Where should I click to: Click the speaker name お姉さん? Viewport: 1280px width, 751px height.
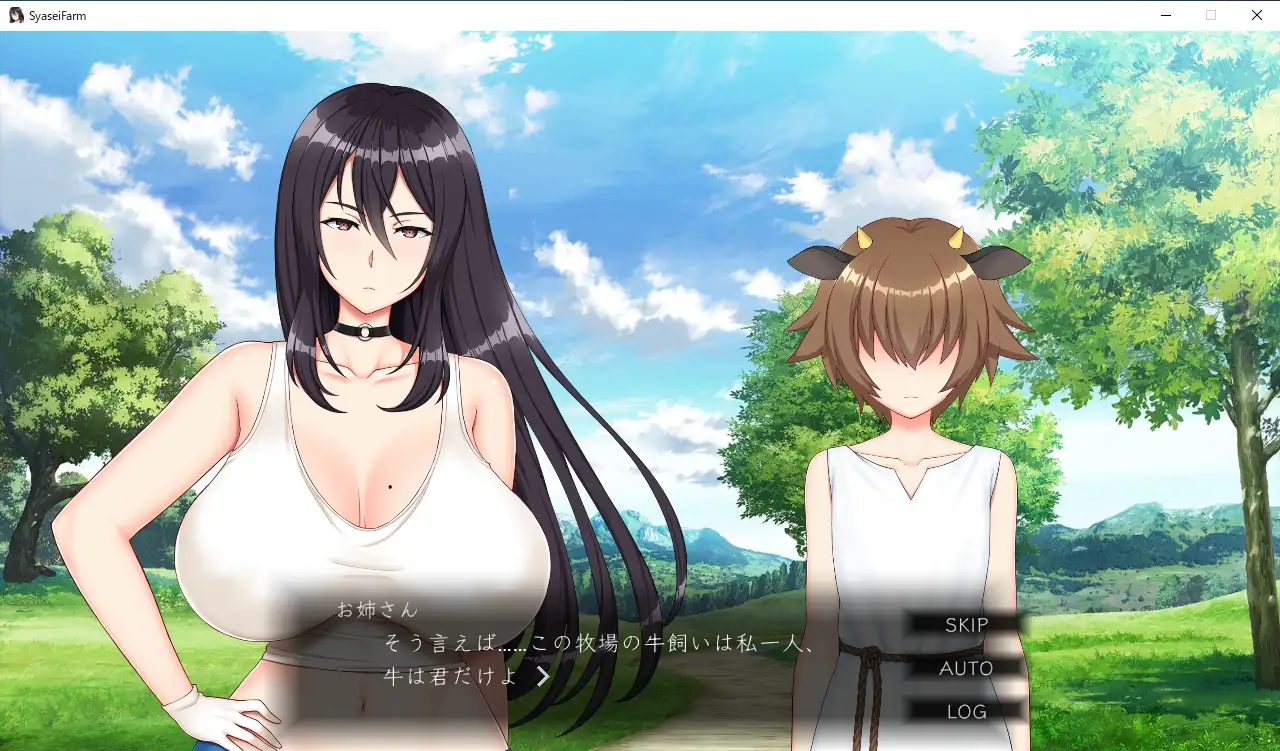[x=376, y=608]
